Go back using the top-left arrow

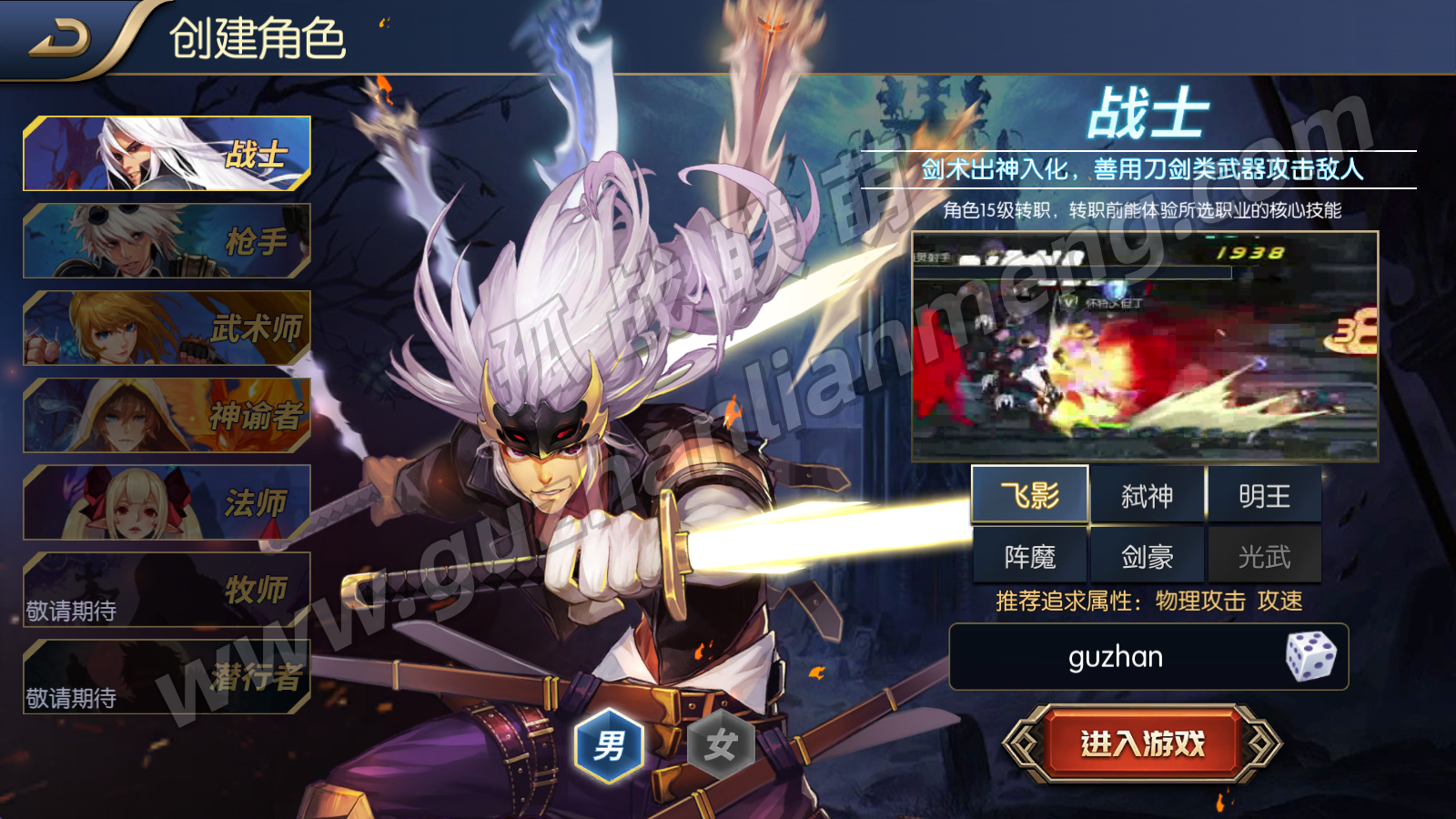(60, 39)
